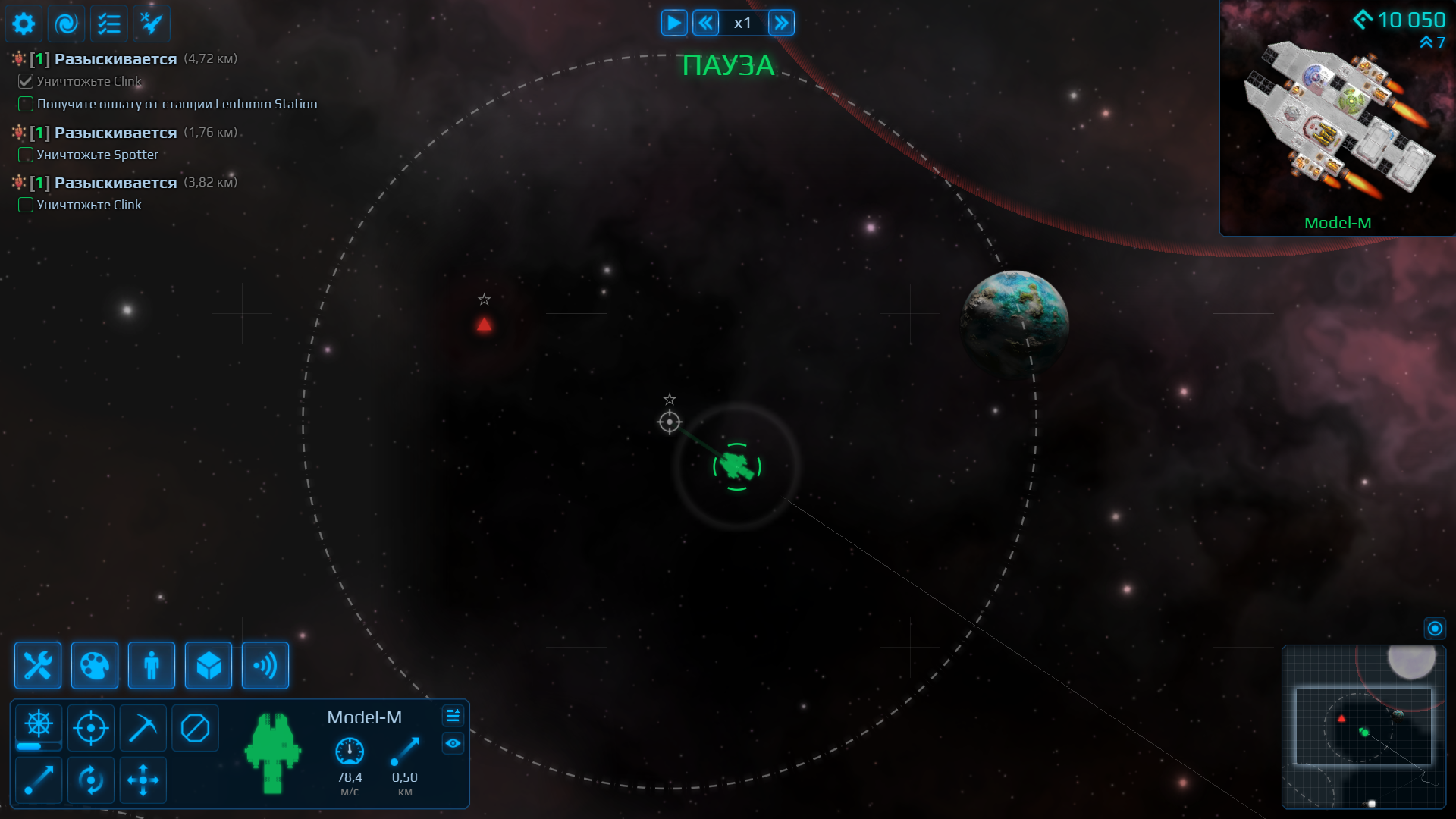Screen dimensions: 1456x819
Task: Select the ship's wheel helm command
Action: pos(39,725)
